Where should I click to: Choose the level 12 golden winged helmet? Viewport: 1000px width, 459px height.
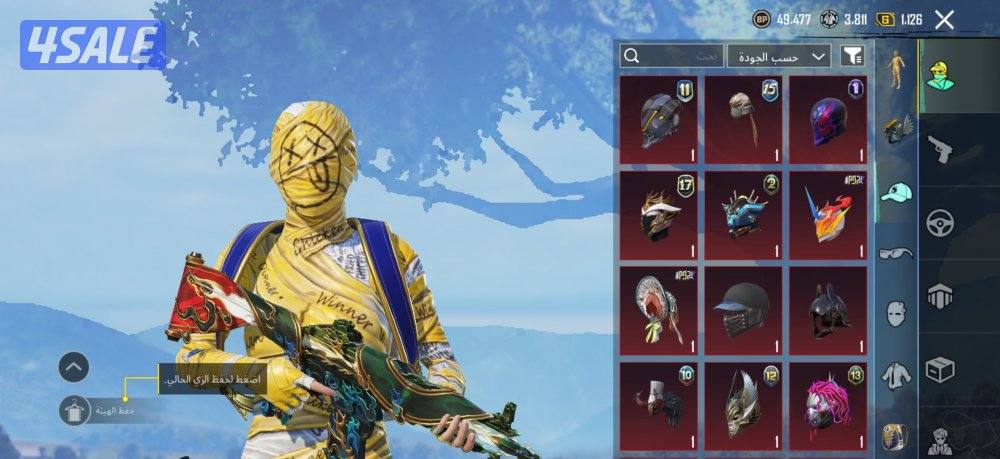click(x=743, y=405)
